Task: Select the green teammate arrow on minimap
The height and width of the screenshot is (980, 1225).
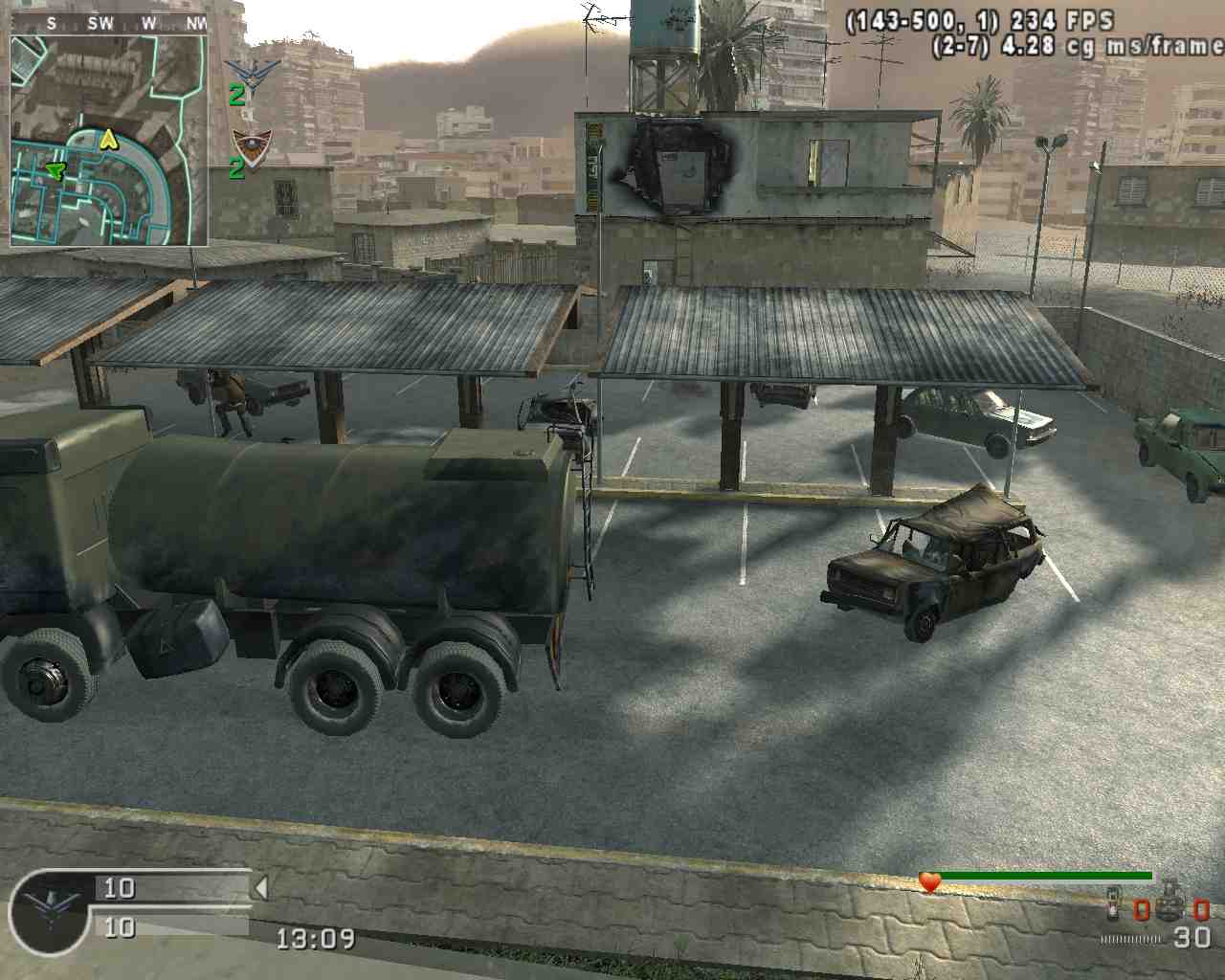Action: pos(56,170)
